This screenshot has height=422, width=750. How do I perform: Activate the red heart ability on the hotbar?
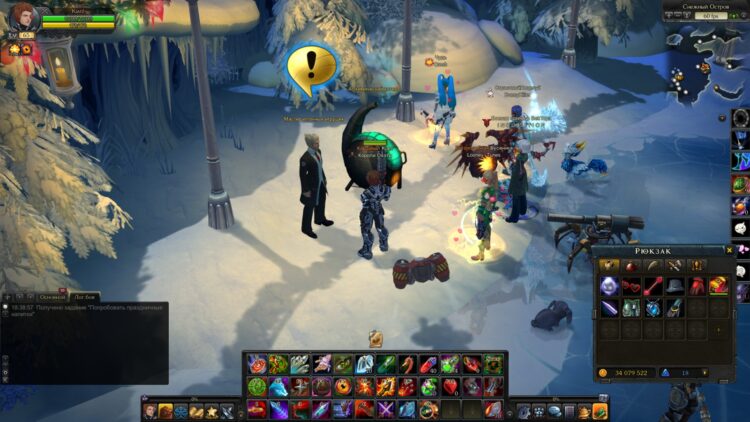(451, 387)
